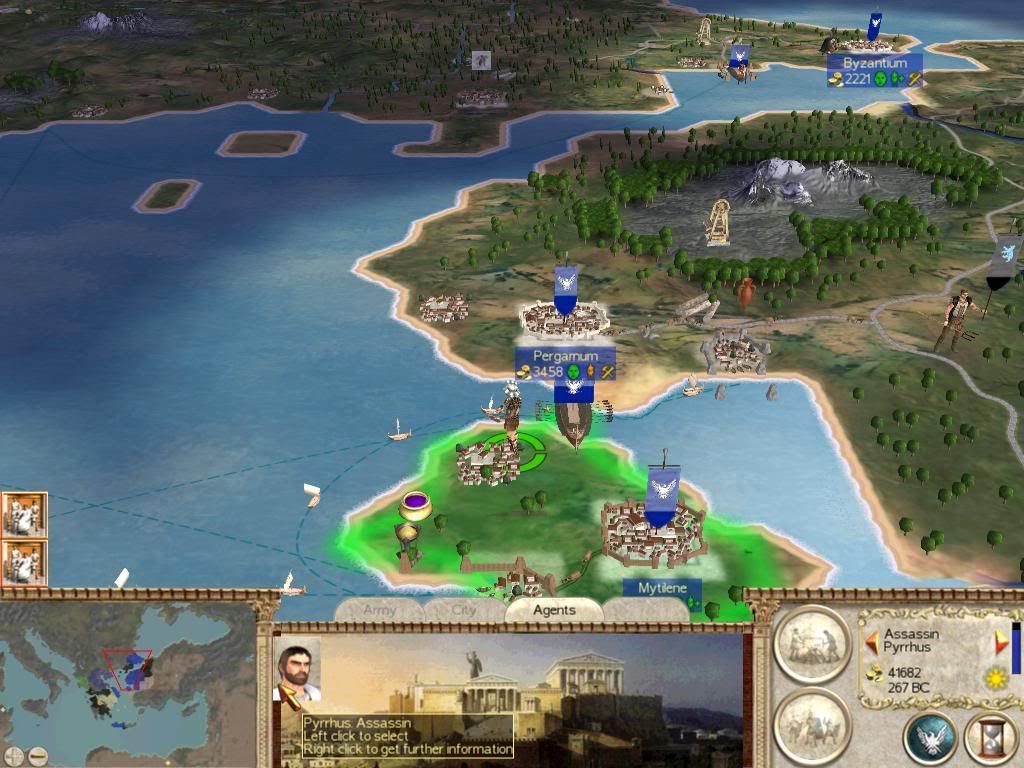Zoom out the minimap with the minus button
Viewport: 1024px width, 768px height.
click(x=38, y=756)
